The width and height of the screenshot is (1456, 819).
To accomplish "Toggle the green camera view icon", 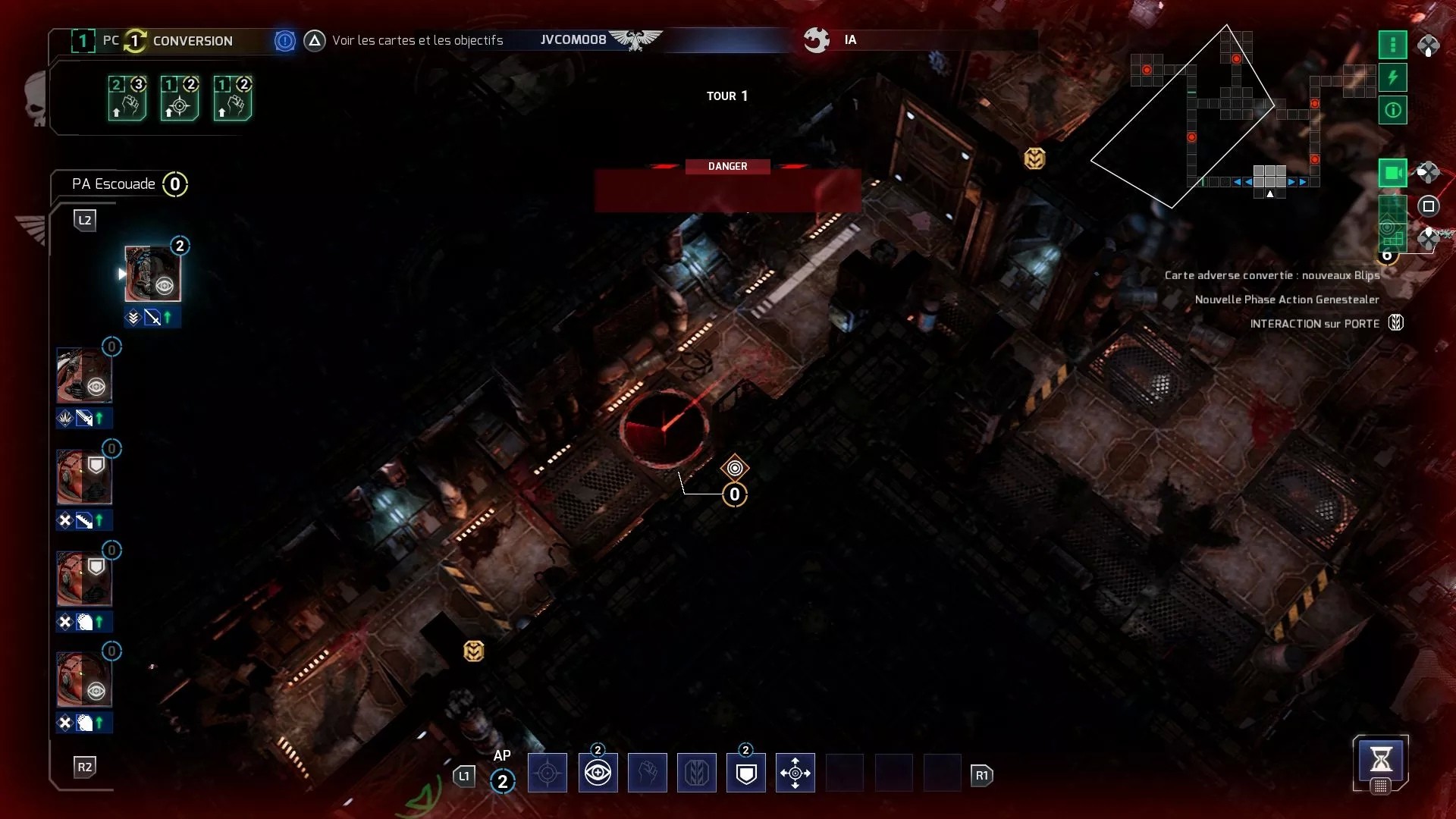I will (x=1392, y=173).
